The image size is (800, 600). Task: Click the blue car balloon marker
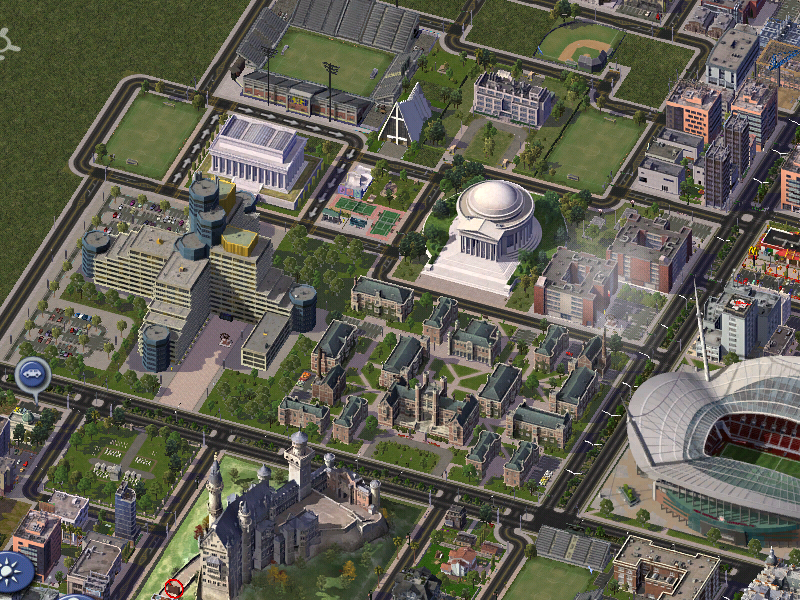33,376
